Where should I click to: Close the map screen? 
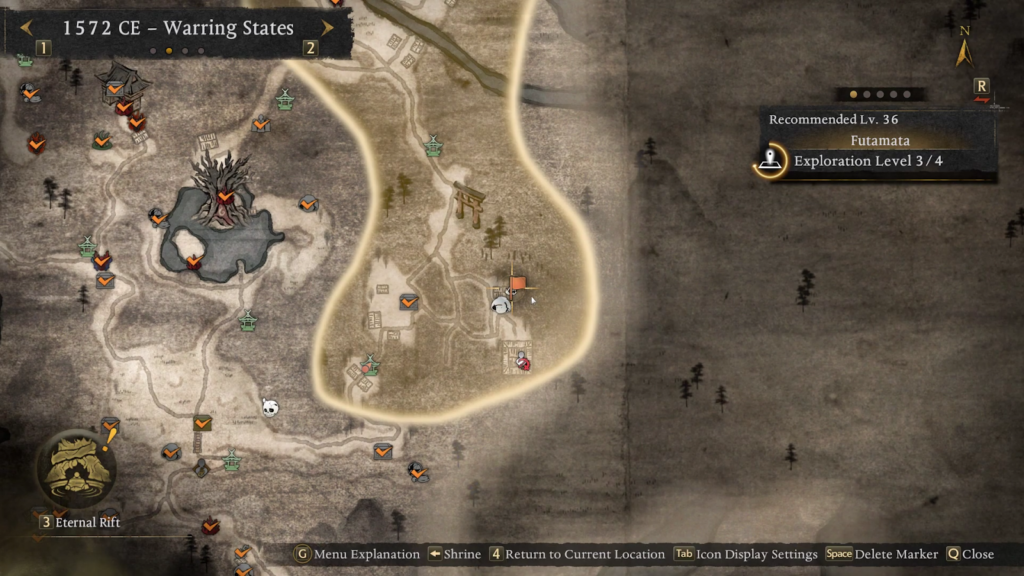coord(969,554)
